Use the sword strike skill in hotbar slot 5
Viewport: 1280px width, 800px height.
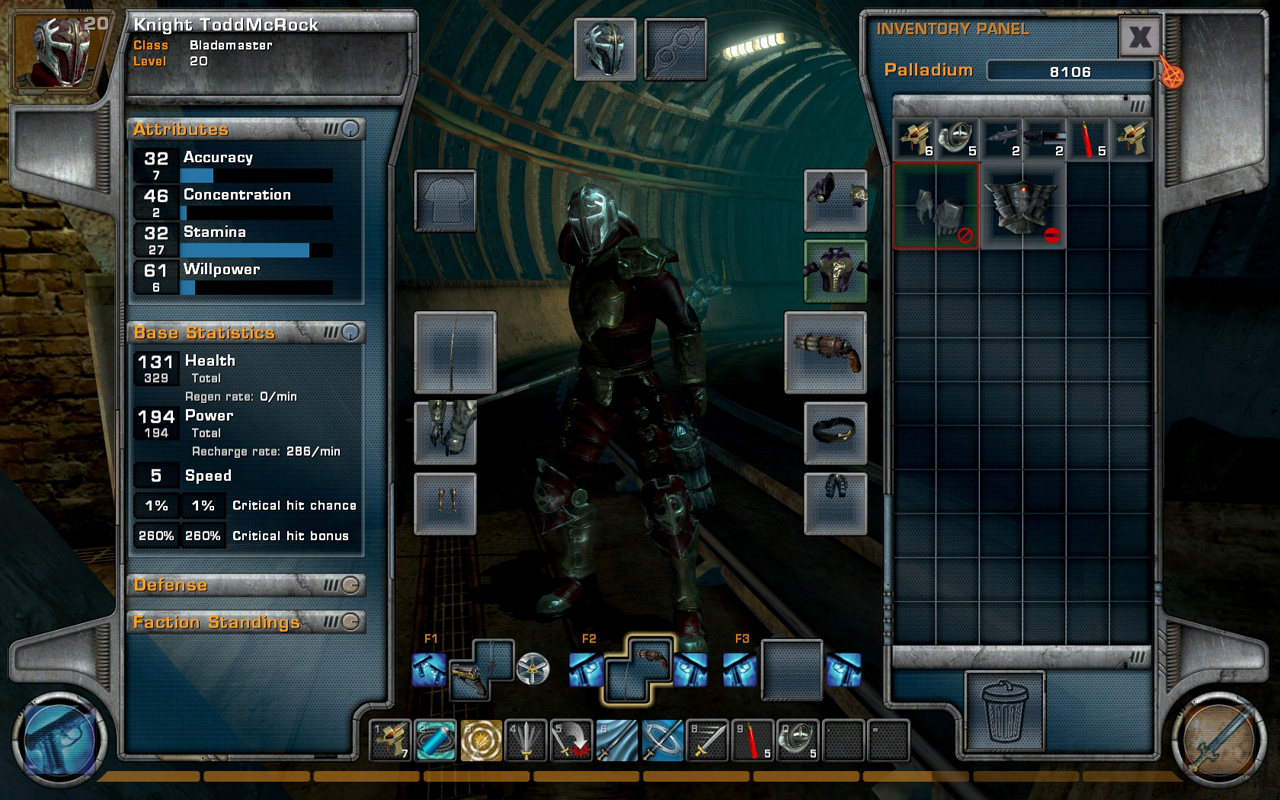coord(571,740)
